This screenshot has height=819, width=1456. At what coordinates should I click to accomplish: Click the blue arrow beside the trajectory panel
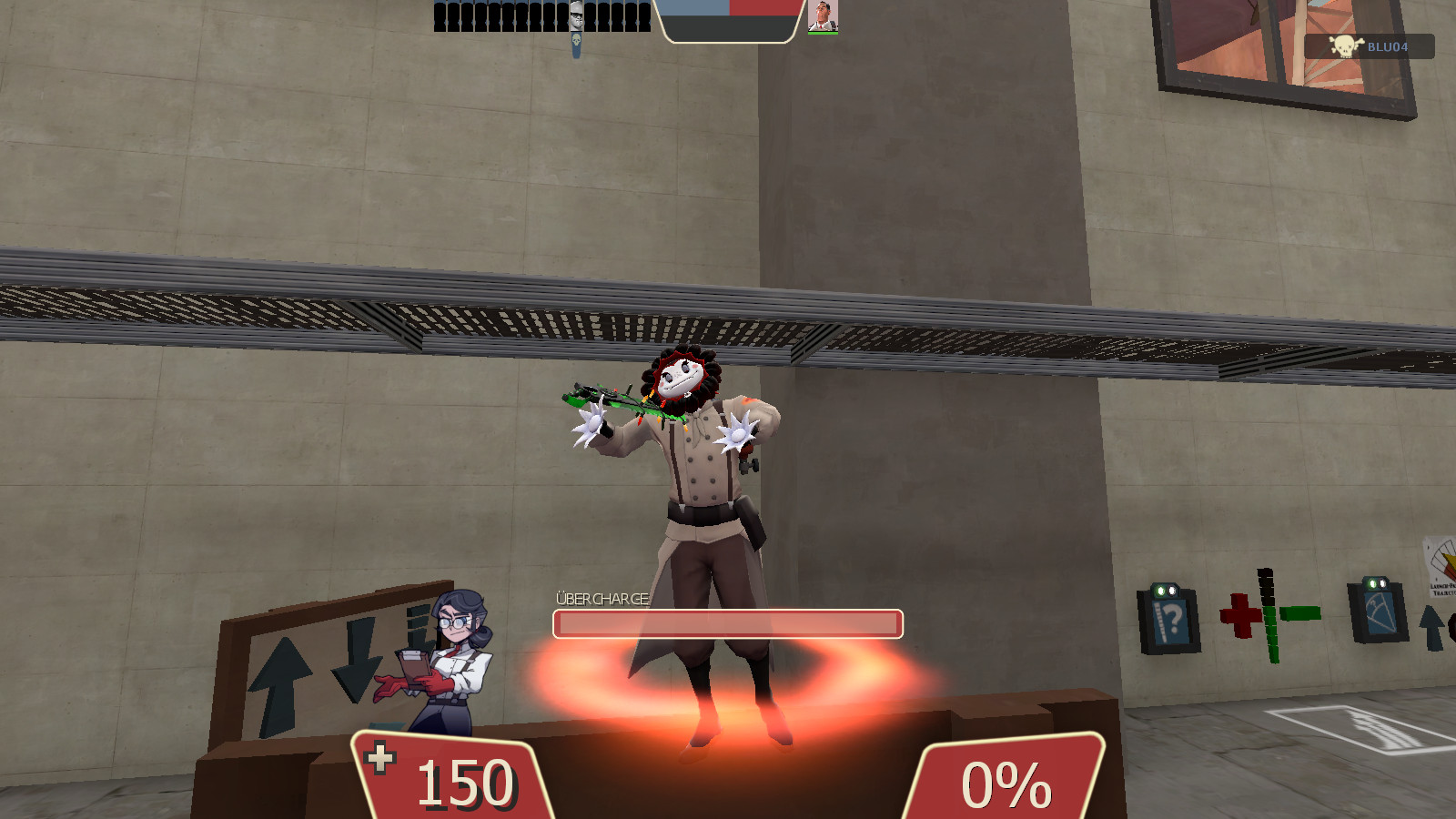pos(1432,628)
